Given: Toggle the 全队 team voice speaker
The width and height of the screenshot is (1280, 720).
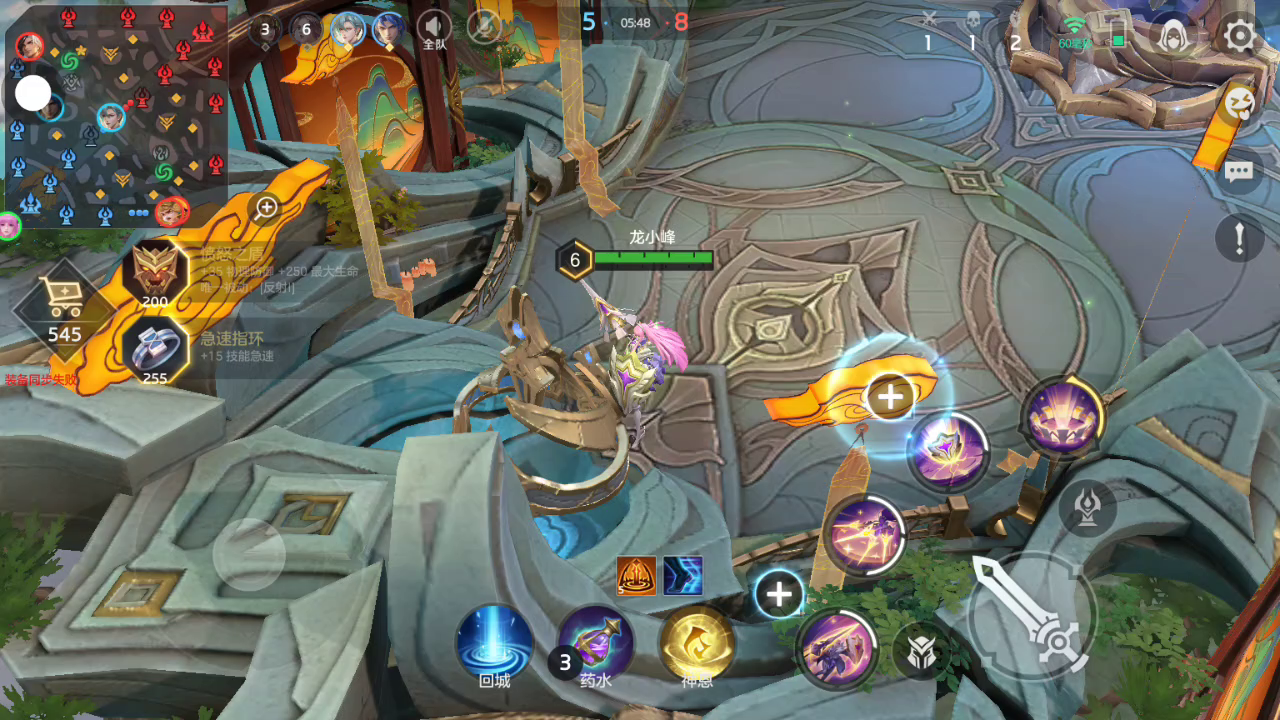Looking at the screenshot, I should coord(434,29).
